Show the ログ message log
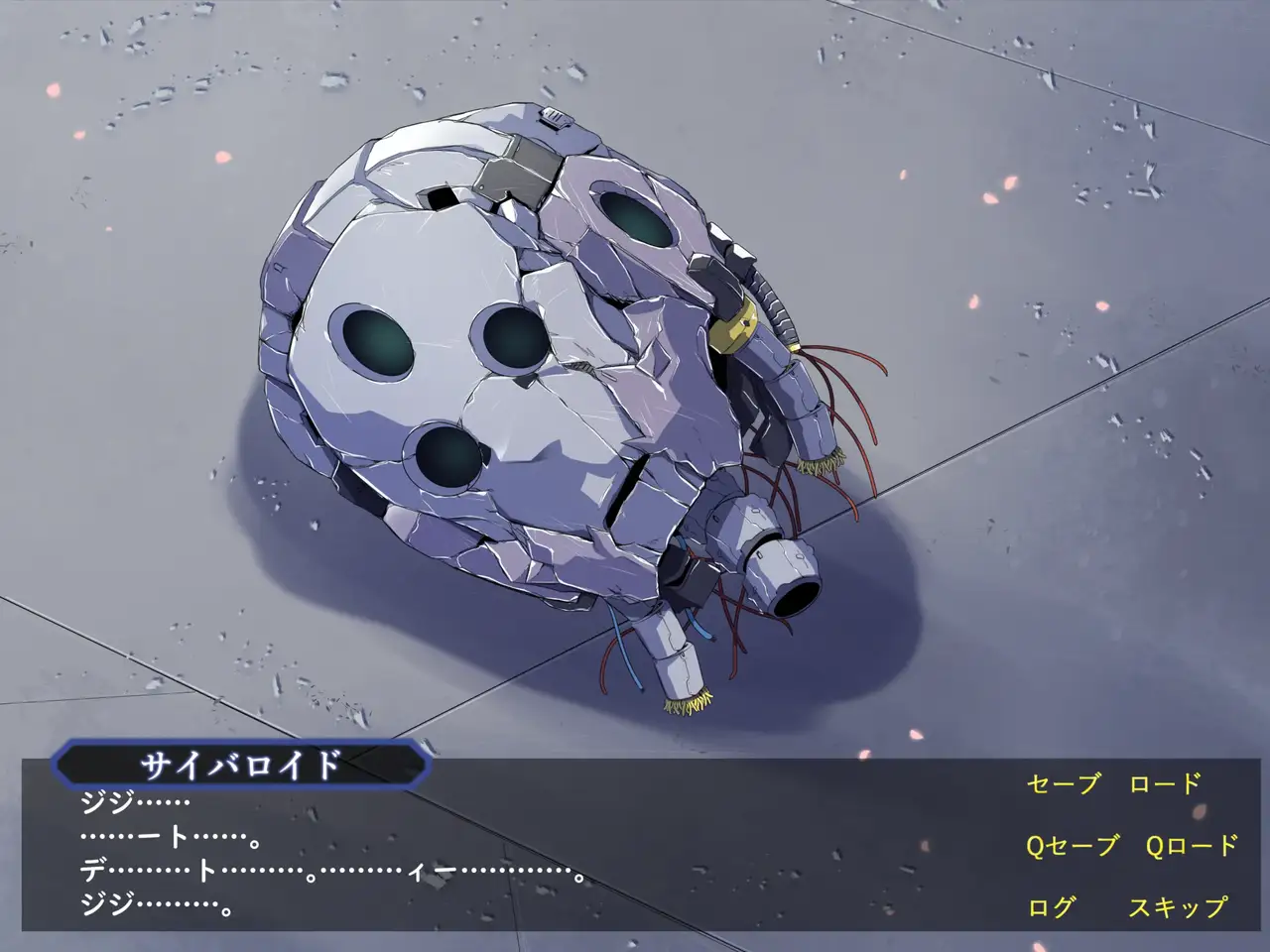The width and height of the screenshot is (1270, 952). (1051, 907)
